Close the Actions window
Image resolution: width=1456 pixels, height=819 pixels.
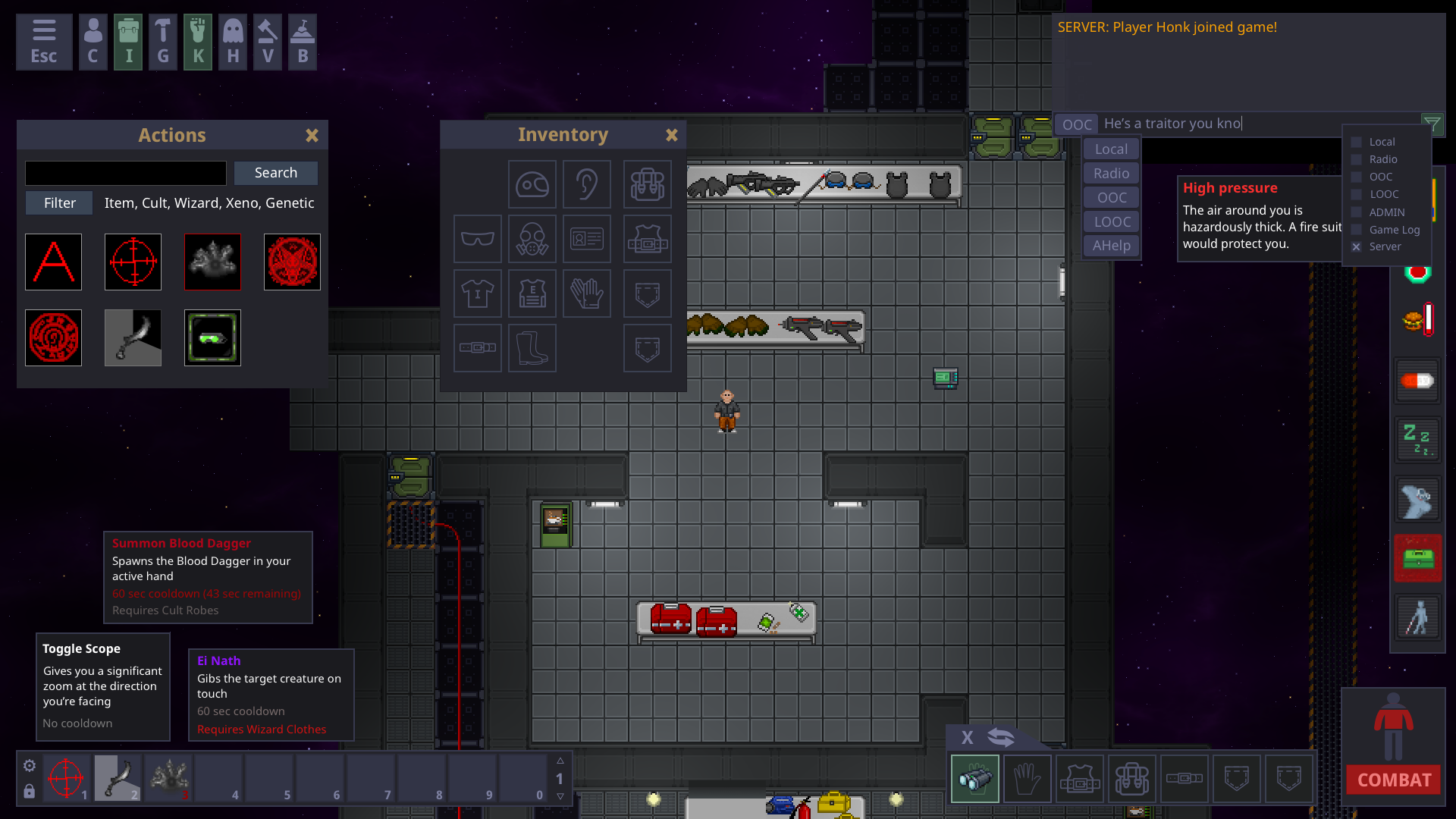click(312, 136)
